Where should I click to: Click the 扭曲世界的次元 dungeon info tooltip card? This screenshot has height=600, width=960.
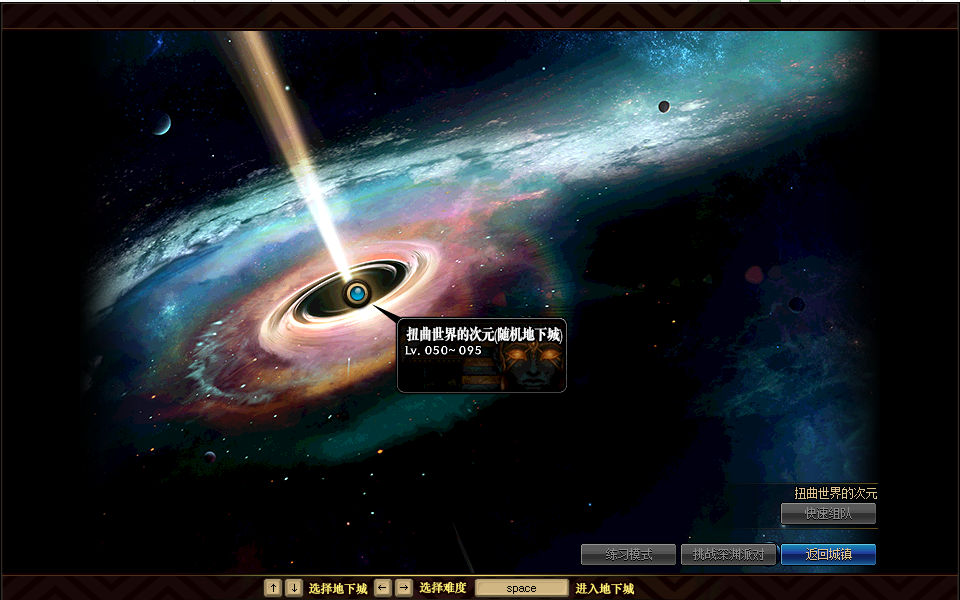pyautogui.click(x=482, y=355)
